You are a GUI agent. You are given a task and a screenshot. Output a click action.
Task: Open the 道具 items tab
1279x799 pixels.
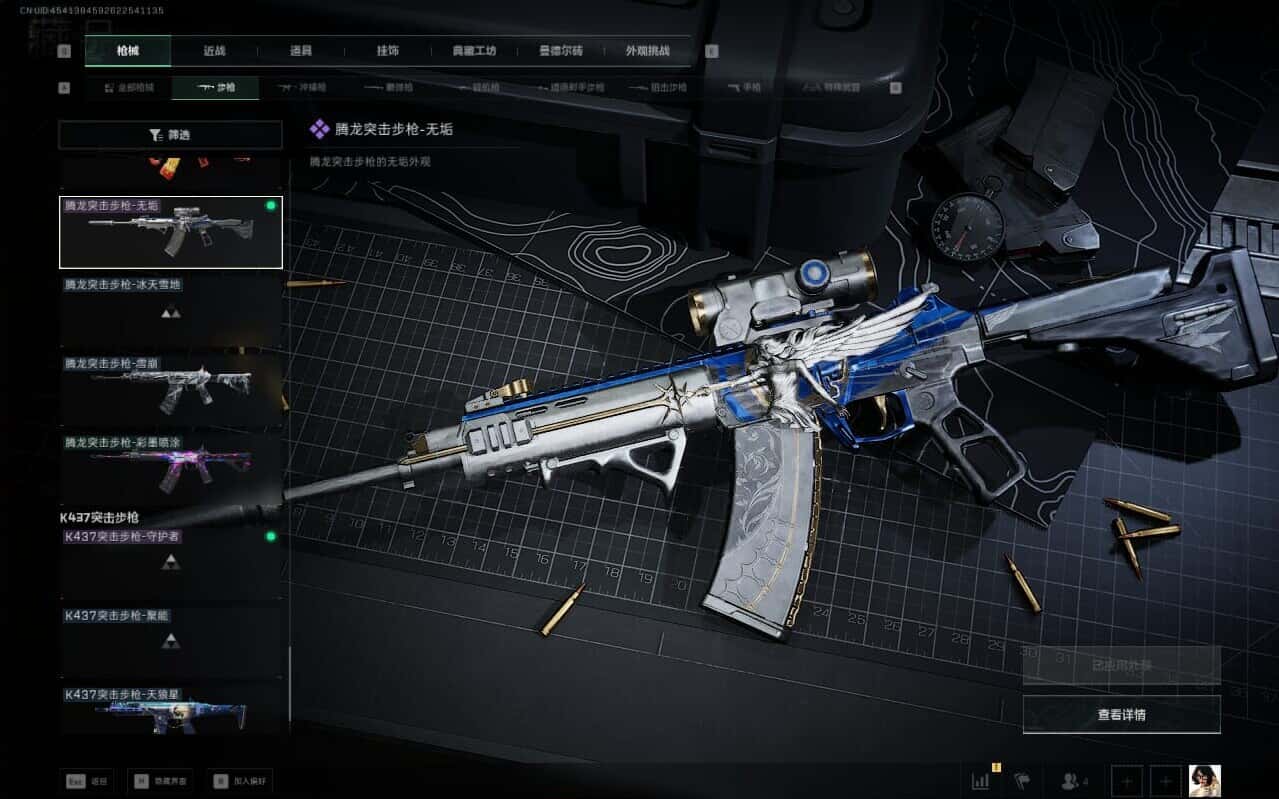coord(300,51)
